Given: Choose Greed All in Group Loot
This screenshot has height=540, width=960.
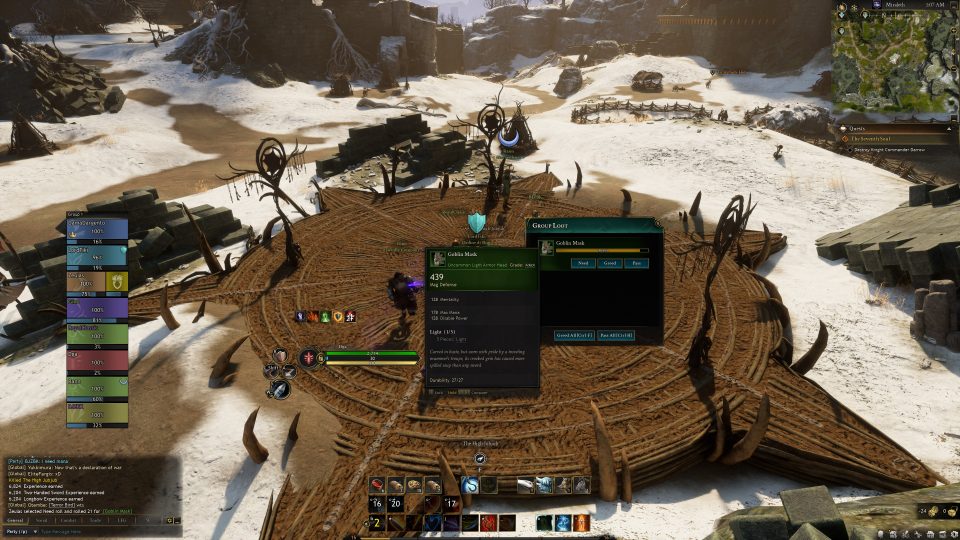Looking at the screenshot, I should (575, 334).
